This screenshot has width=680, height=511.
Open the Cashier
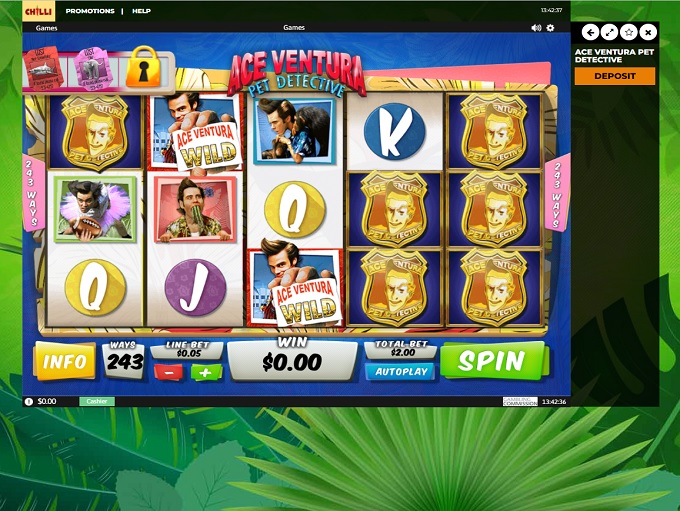(x=97, y=401)
